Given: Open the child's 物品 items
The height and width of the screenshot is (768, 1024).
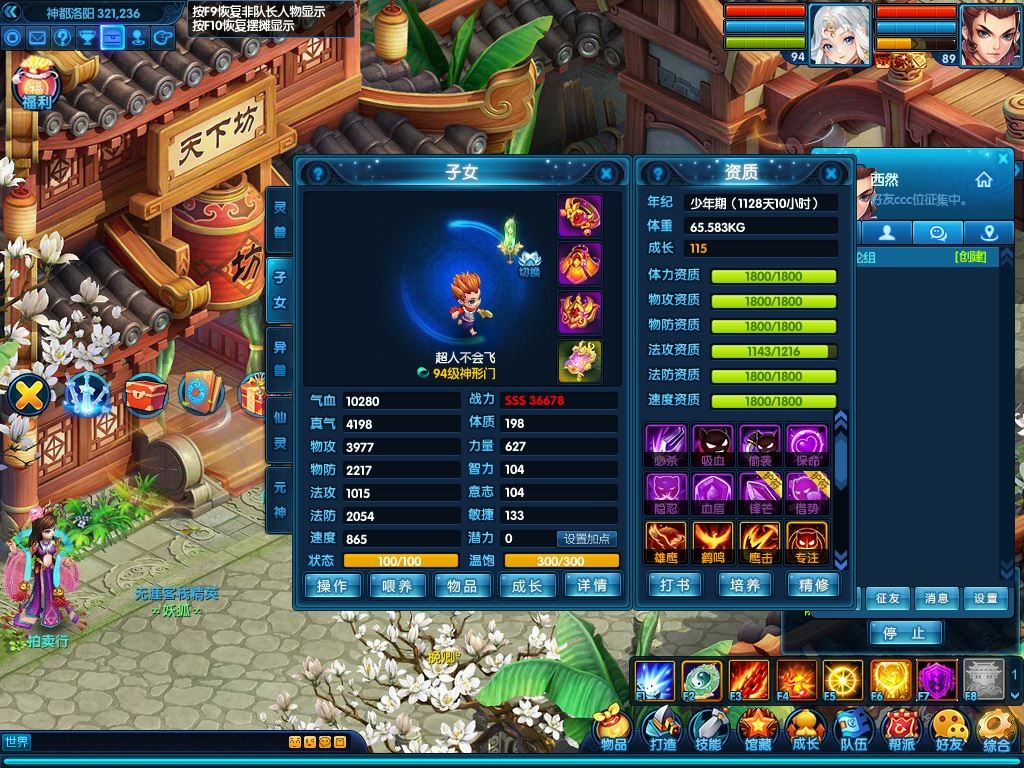Looking at the screenshot, I should [x=462, y=586].
